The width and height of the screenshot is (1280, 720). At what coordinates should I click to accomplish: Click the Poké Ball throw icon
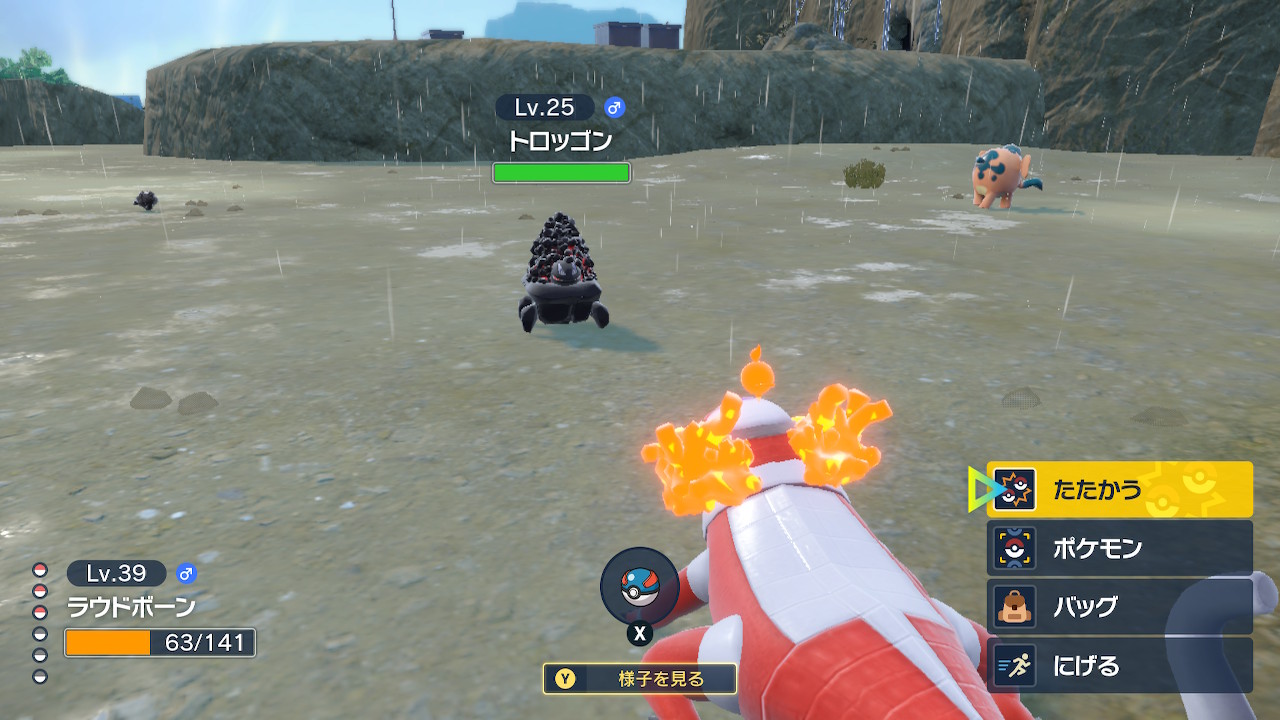(x=639, y=587)
